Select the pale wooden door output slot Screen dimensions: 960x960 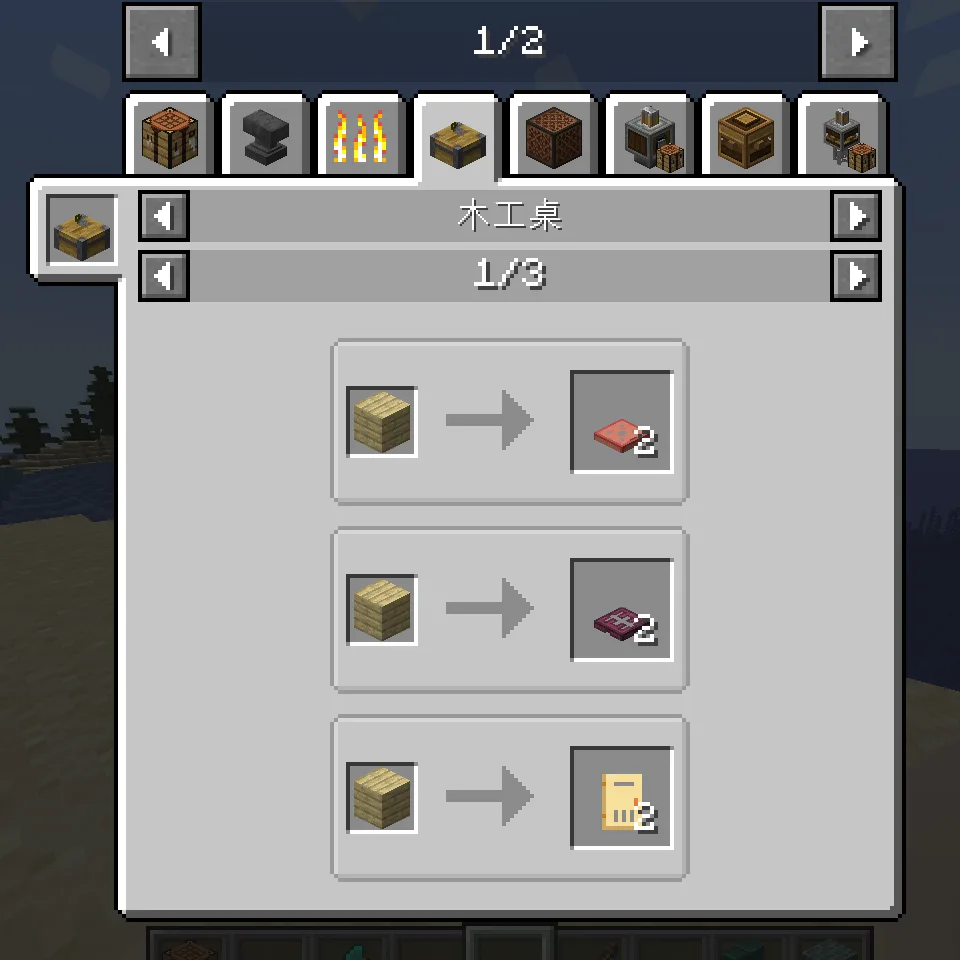click(621, 798)
